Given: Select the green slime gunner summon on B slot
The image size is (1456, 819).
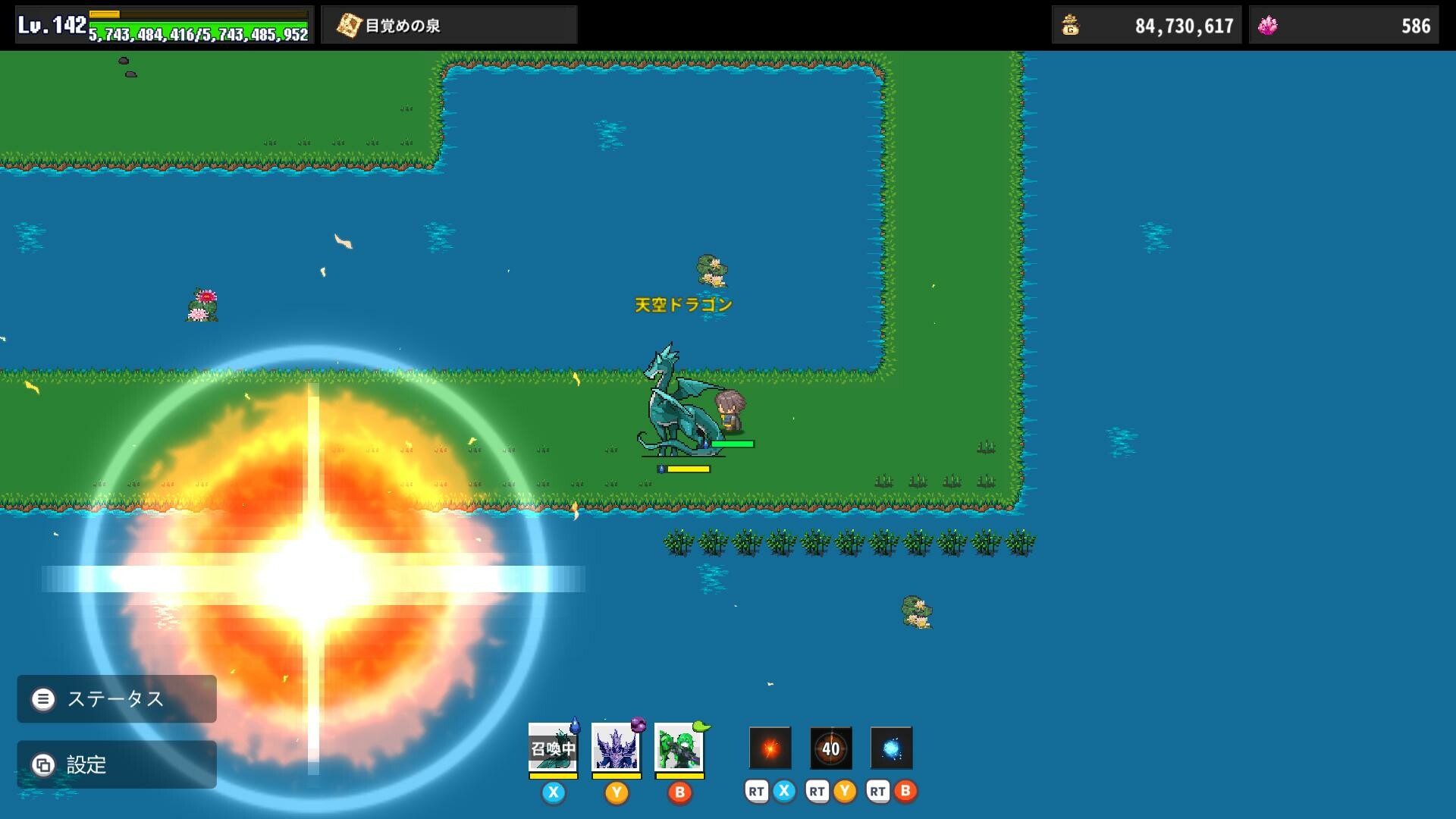Looking at the screenshot, I should [x=679, y=748].
